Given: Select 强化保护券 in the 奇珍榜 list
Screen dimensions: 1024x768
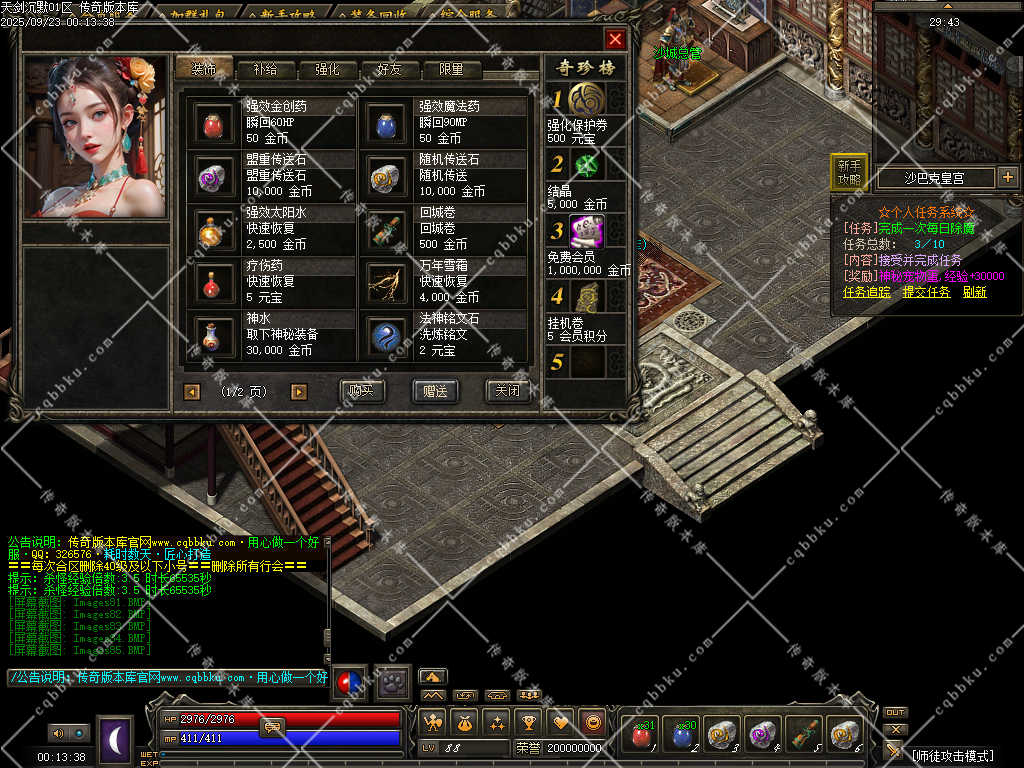Looking at the screenshot, I should click(x=587, y=100).
